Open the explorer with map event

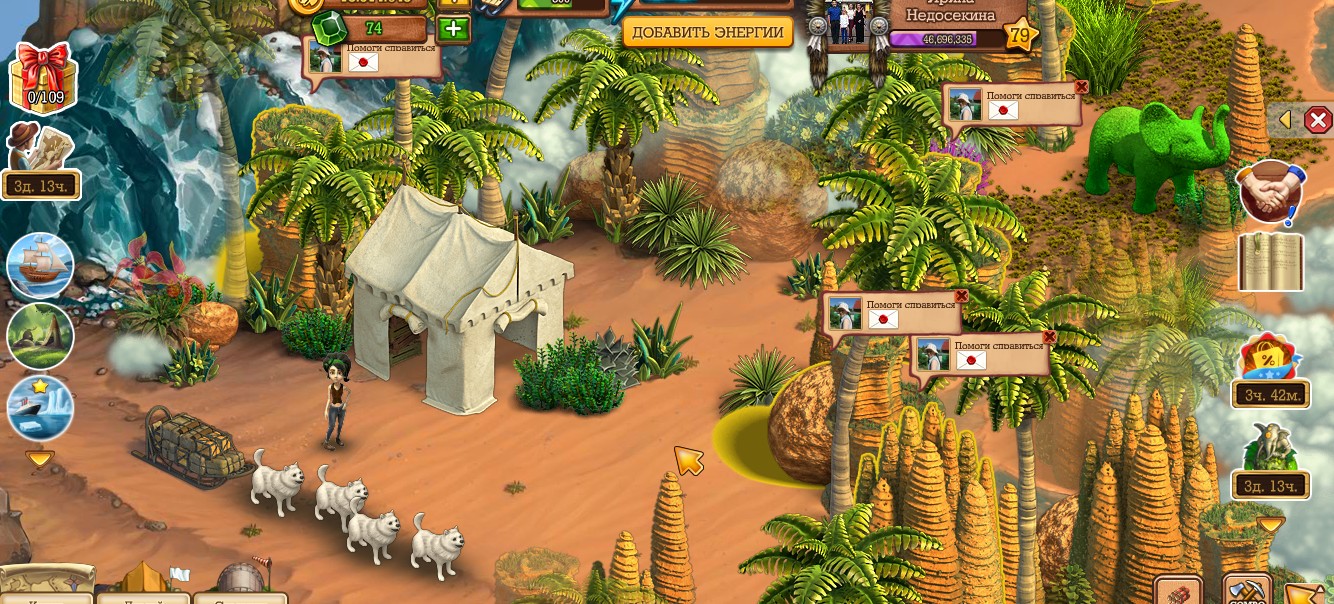[40, 150]
